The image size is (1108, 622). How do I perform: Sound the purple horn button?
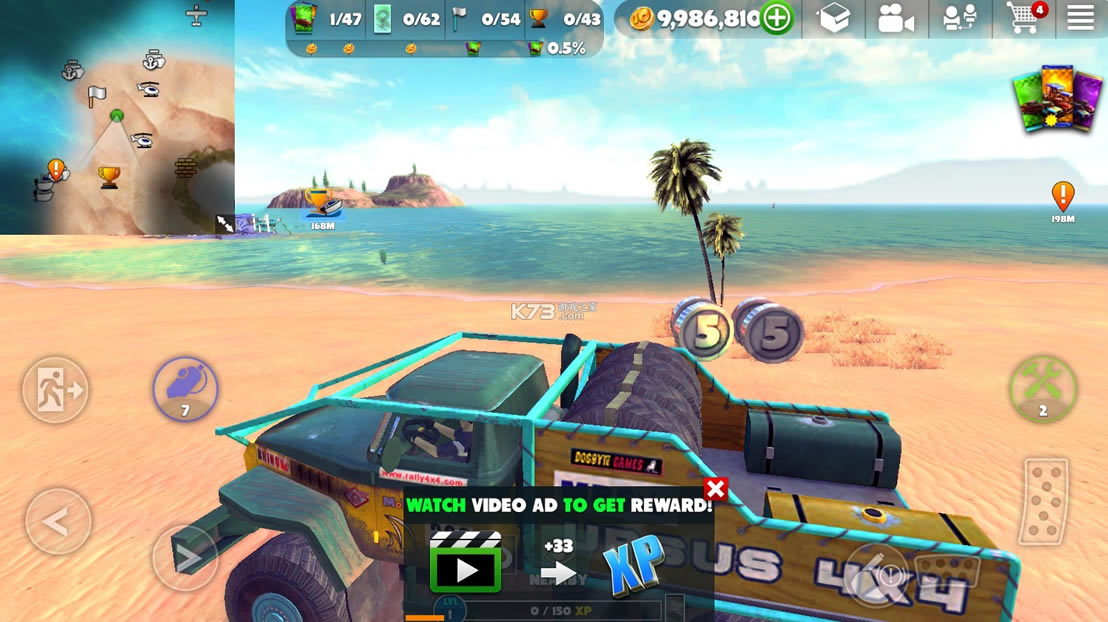pos(185,389)
